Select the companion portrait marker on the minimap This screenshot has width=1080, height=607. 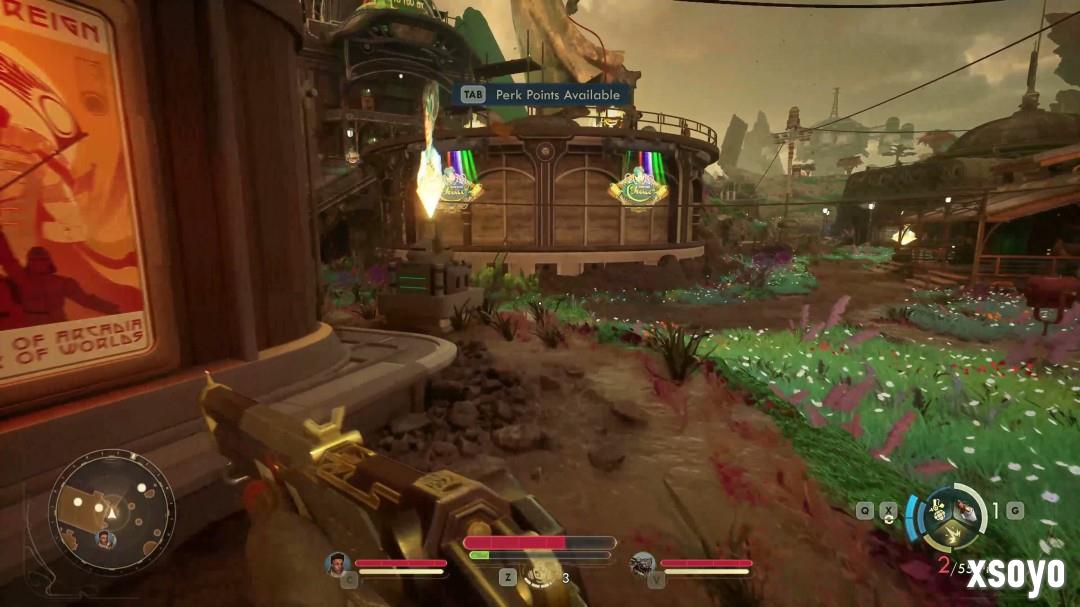click(104, 539)
